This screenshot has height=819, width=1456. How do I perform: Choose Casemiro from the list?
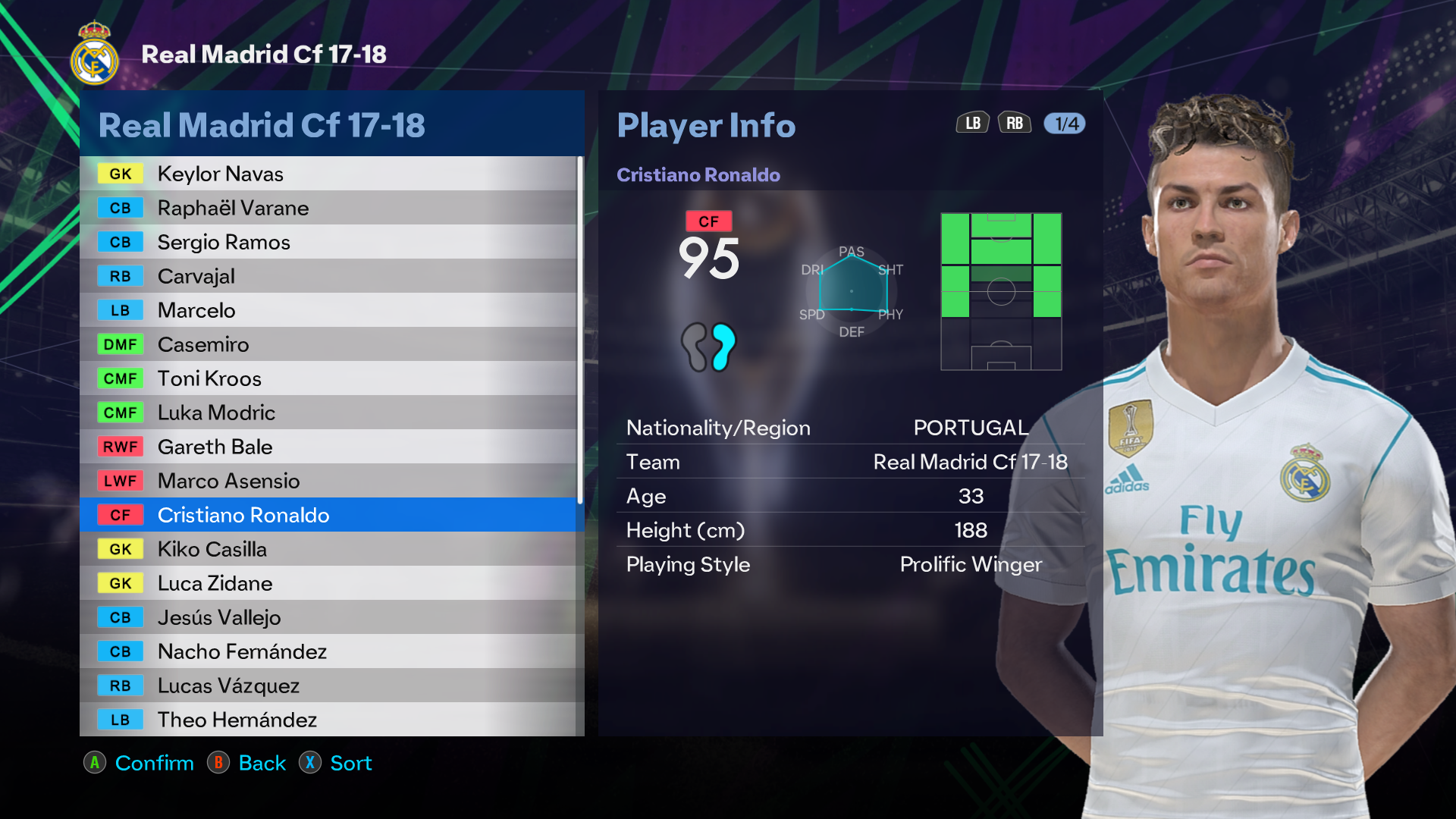[328, 344]
